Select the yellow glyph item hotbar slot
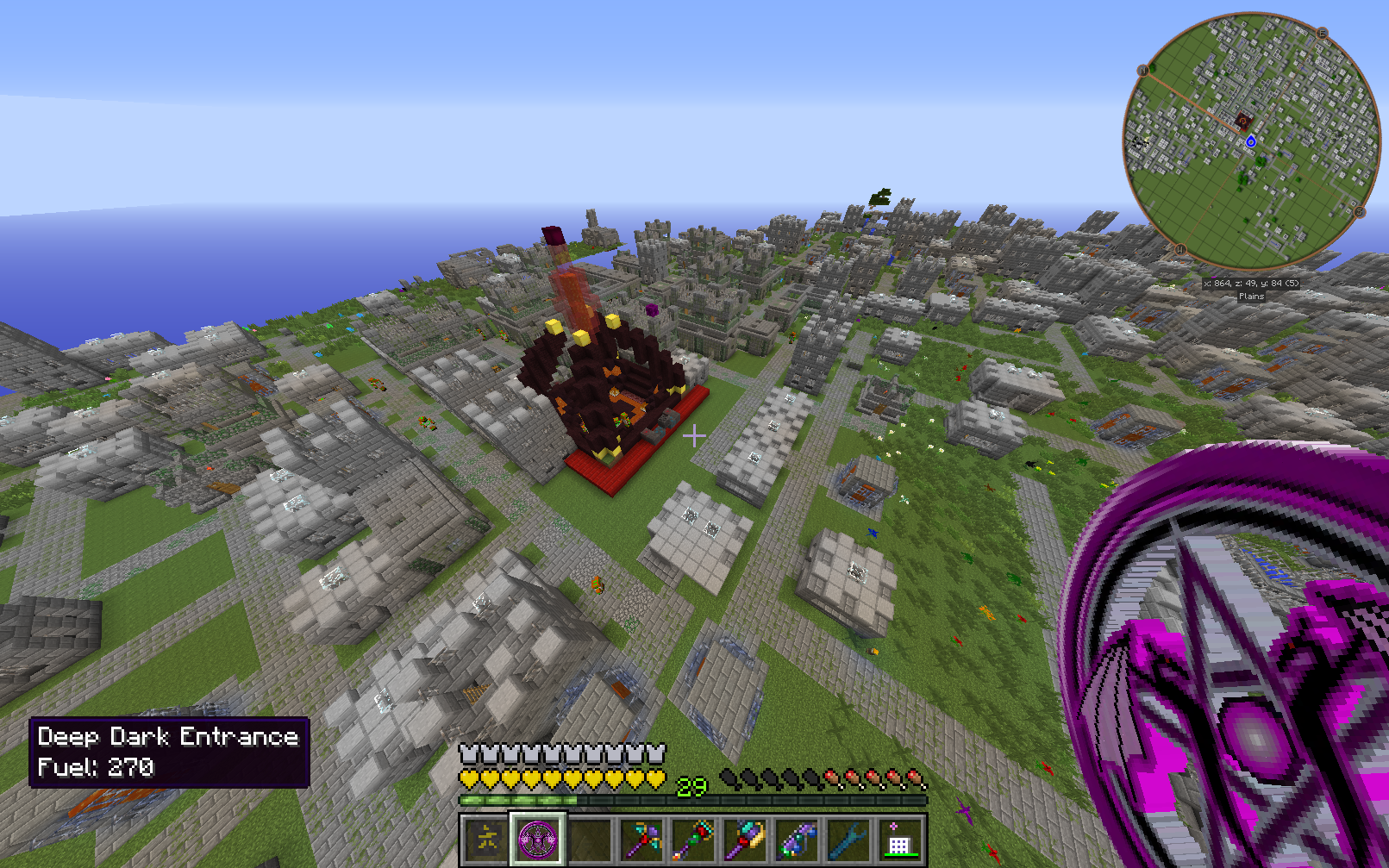 (x=486, y=839)
